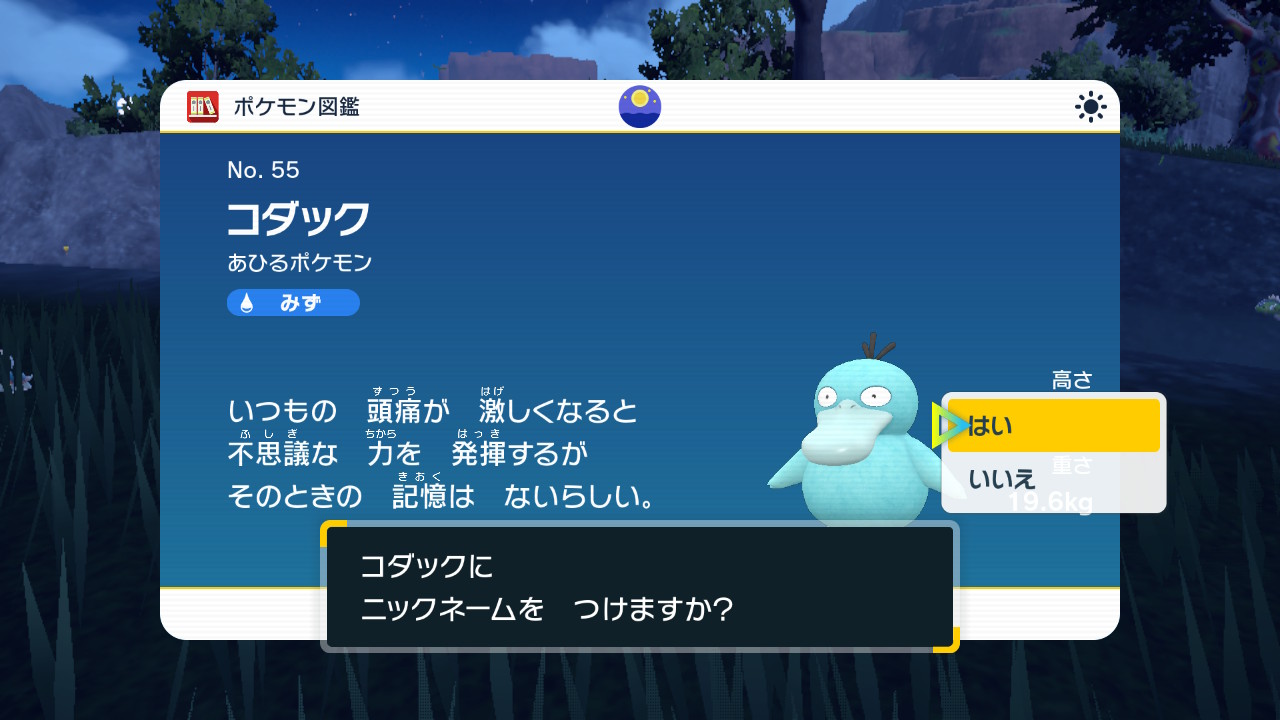This screenshot has height=720, width=1280.
Task: Click the moon nighttime indicator icon
Action: coord(639,106)
